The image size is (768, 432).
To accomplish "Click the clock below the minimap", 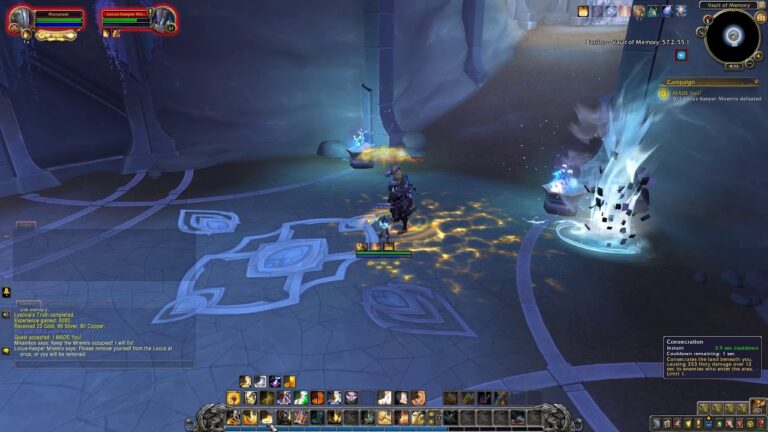I will click(733, 66).
